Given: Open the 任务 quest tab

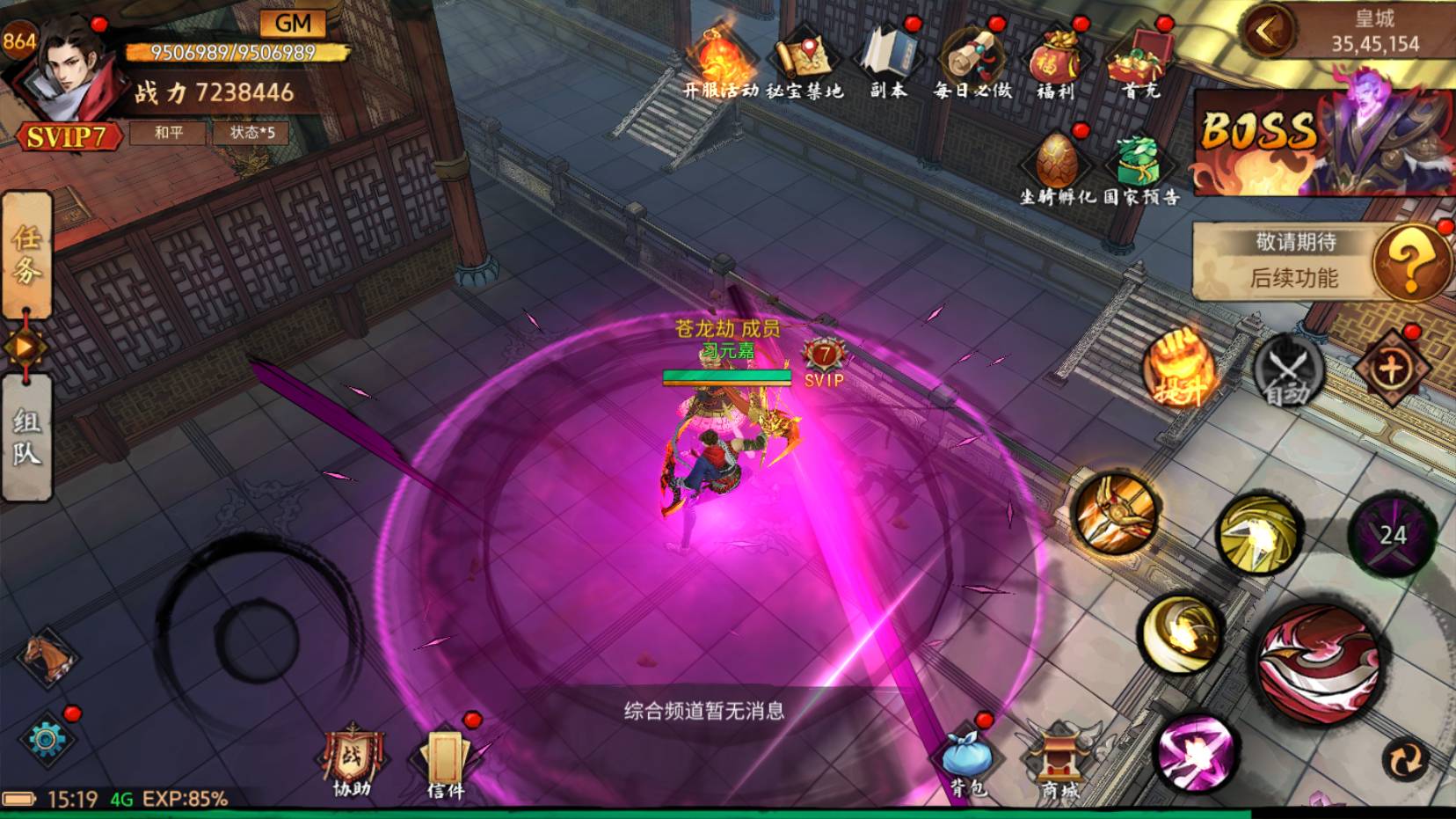Looking at the screenshot, I should click(26, 255).
